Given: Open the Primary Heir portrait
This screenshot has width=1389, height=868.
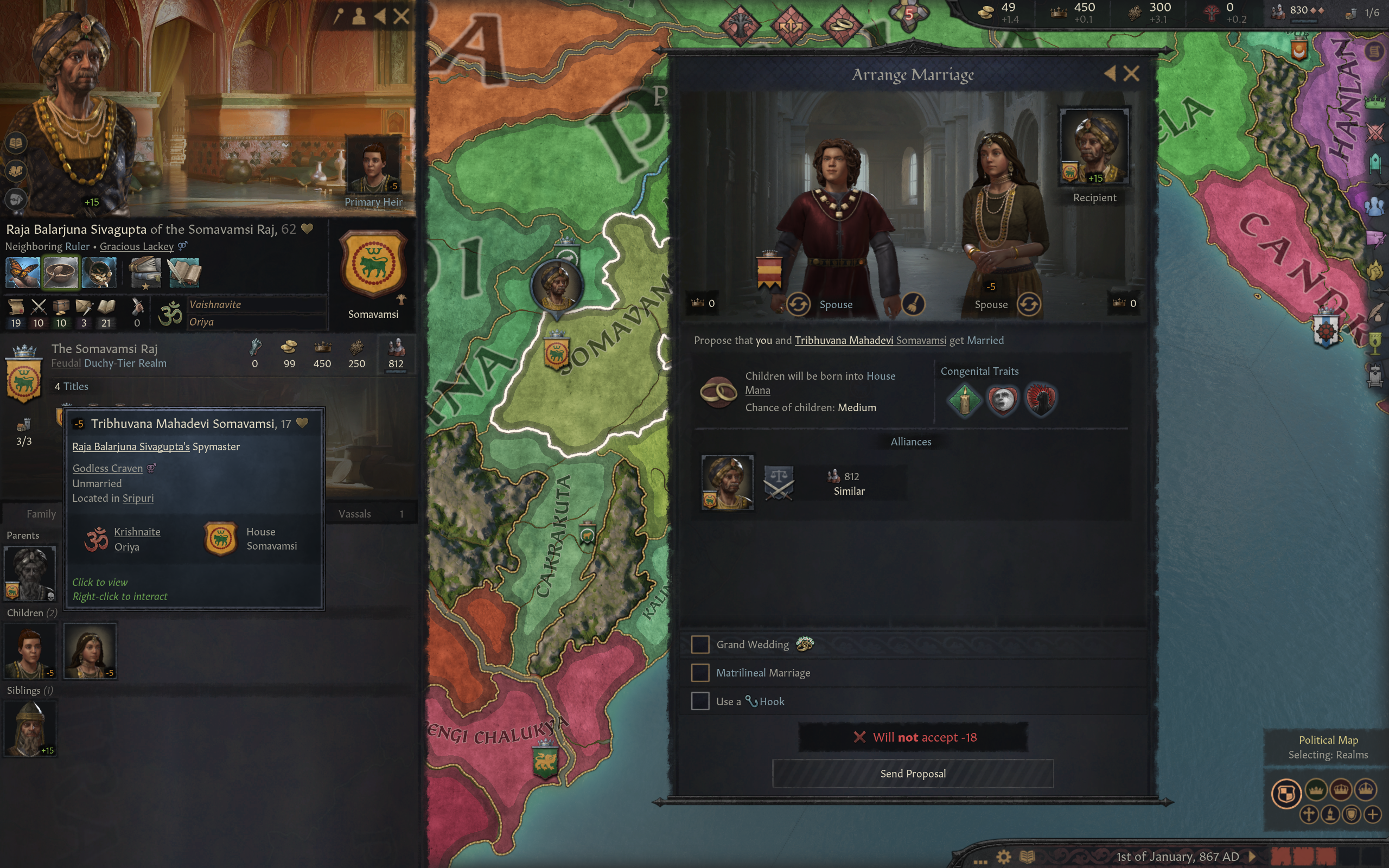Looking at the screenshot, I should (x=374, y=167).
